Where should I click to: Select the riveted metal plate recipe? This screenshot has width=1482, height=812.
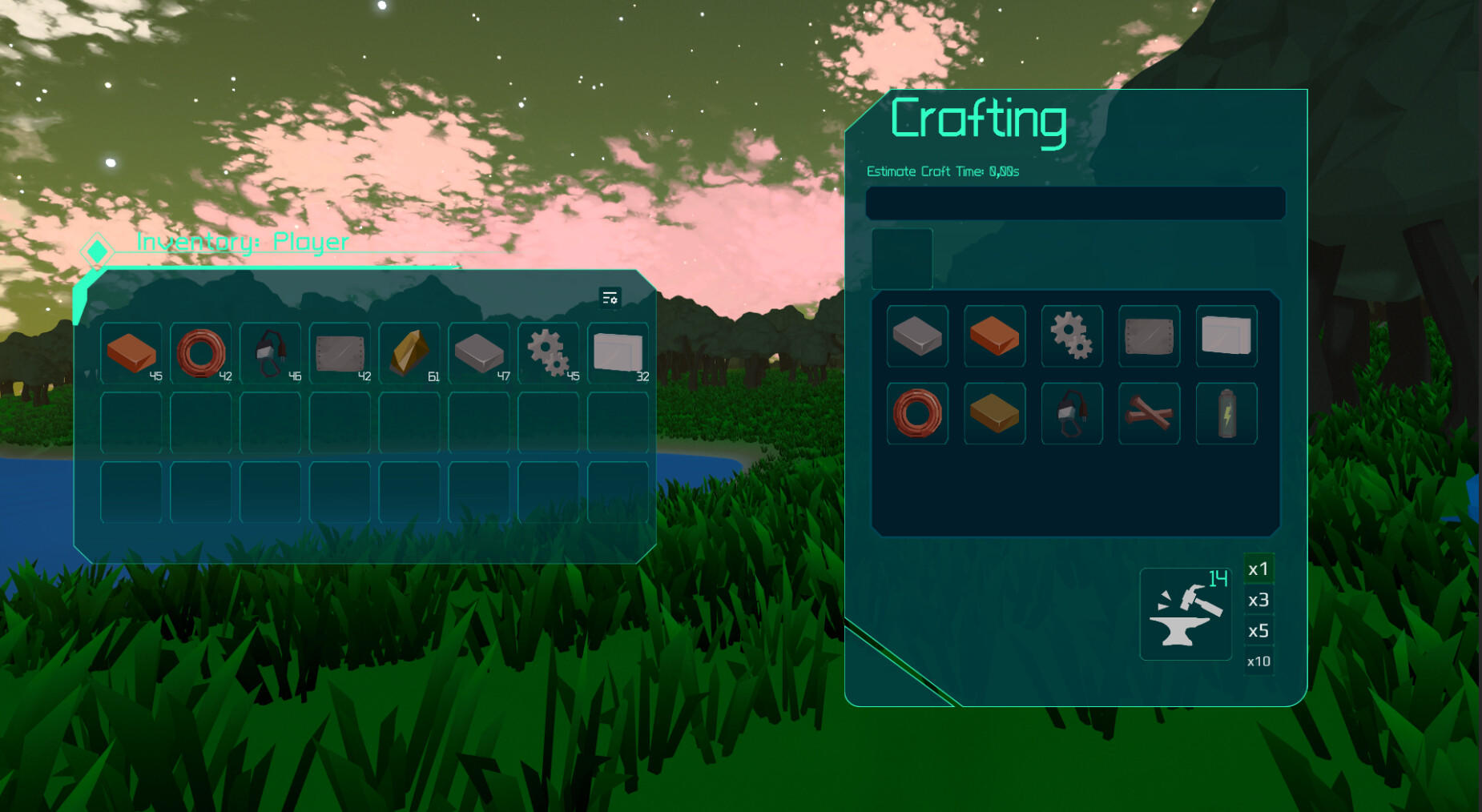click(1148, 336)
